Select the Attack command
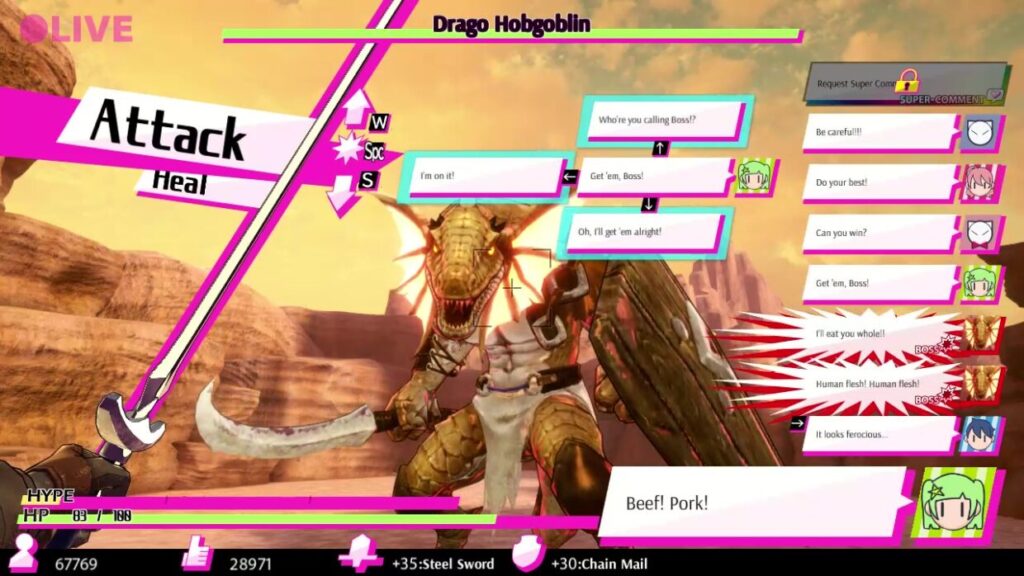The width and height of the screenshot is (1024, 576). click(168, 131)
